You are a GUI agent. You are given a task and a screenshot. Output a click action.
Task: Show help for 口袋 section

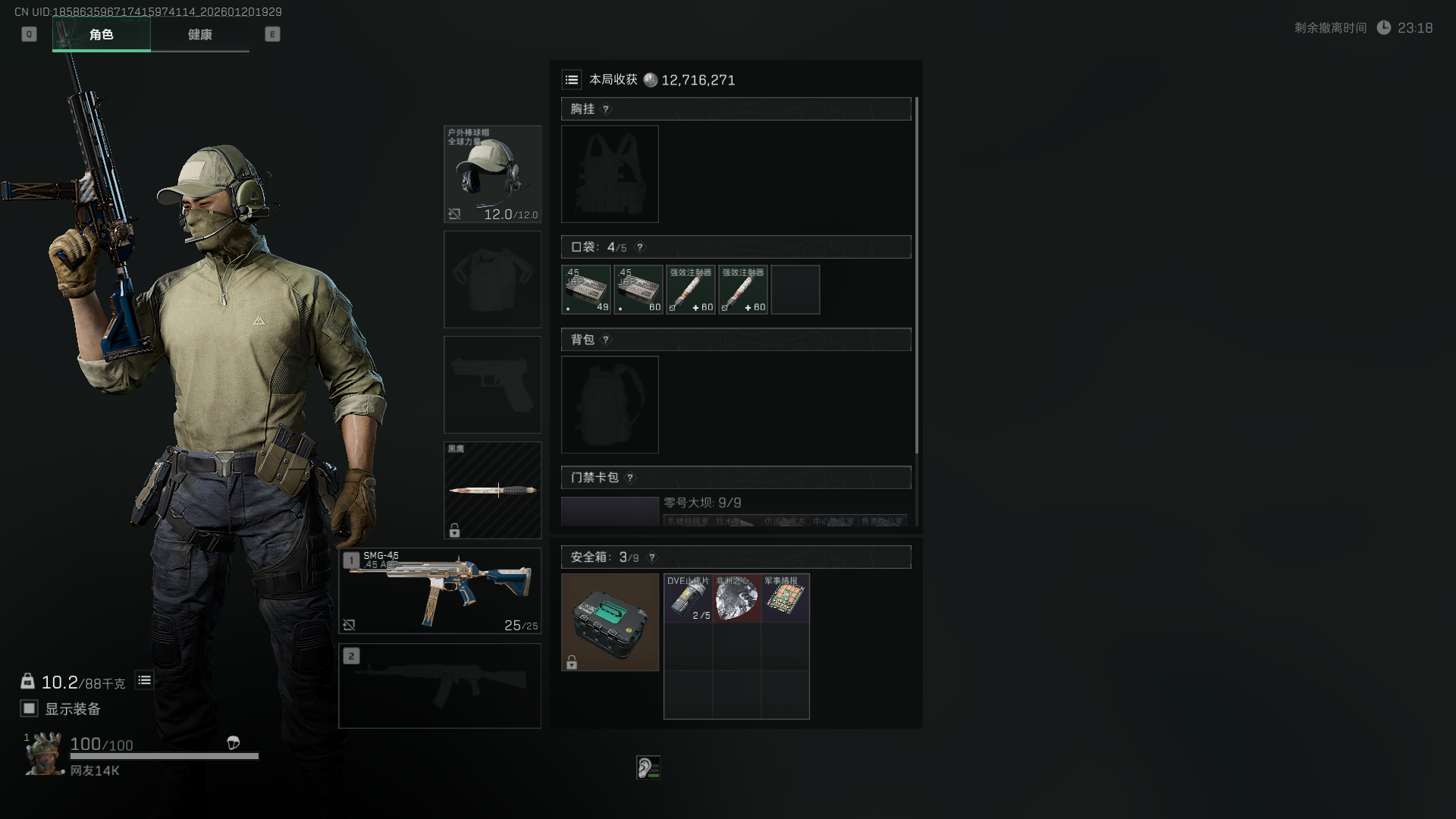[640, 247]
